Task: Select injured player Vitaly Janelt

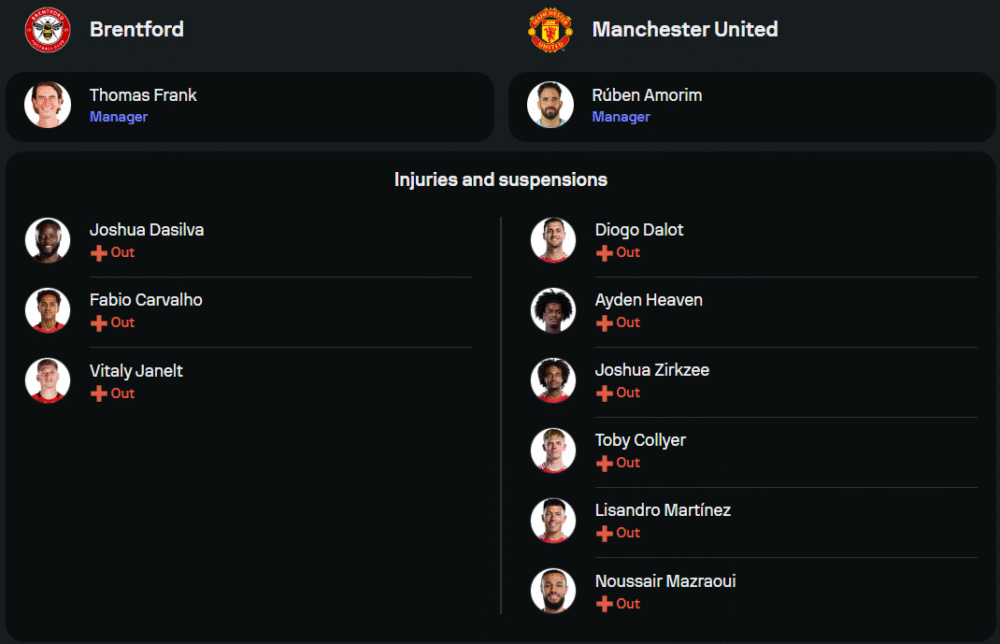Action: click(136, 371)
